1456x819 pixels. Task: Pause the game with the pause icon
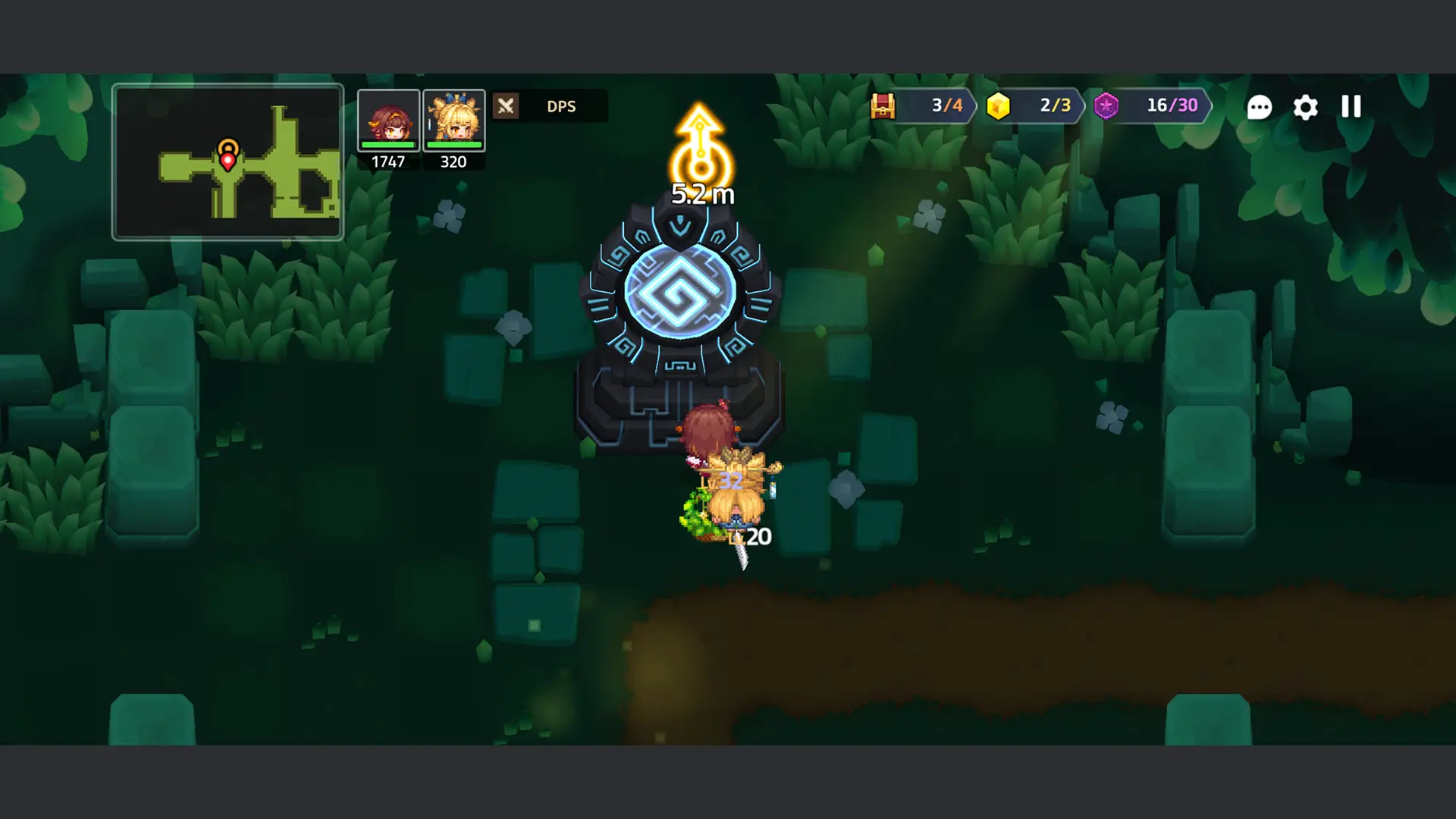pos(1351,107)
